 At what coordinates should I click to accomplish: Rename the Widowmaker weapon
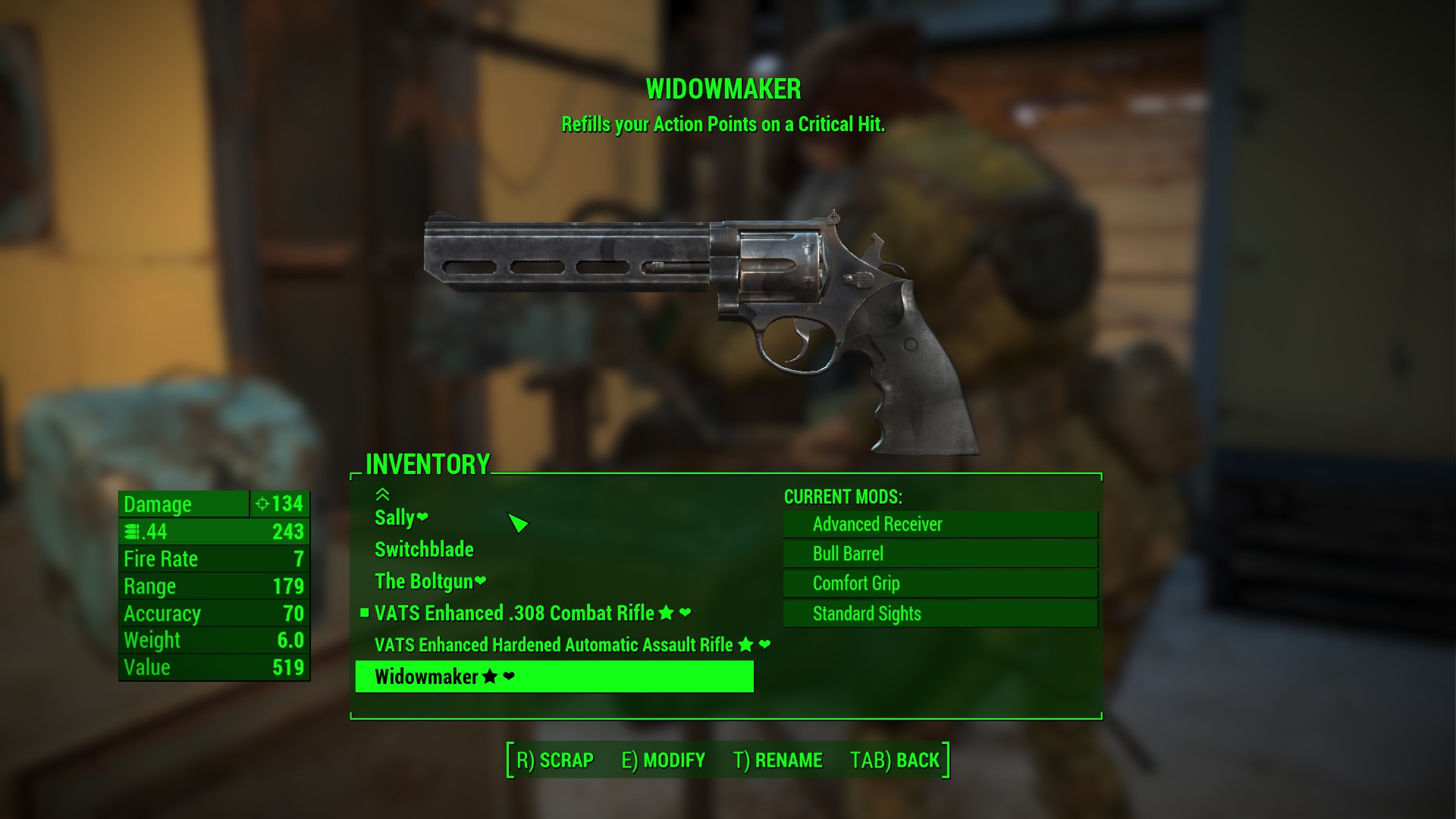click(778, 760)
